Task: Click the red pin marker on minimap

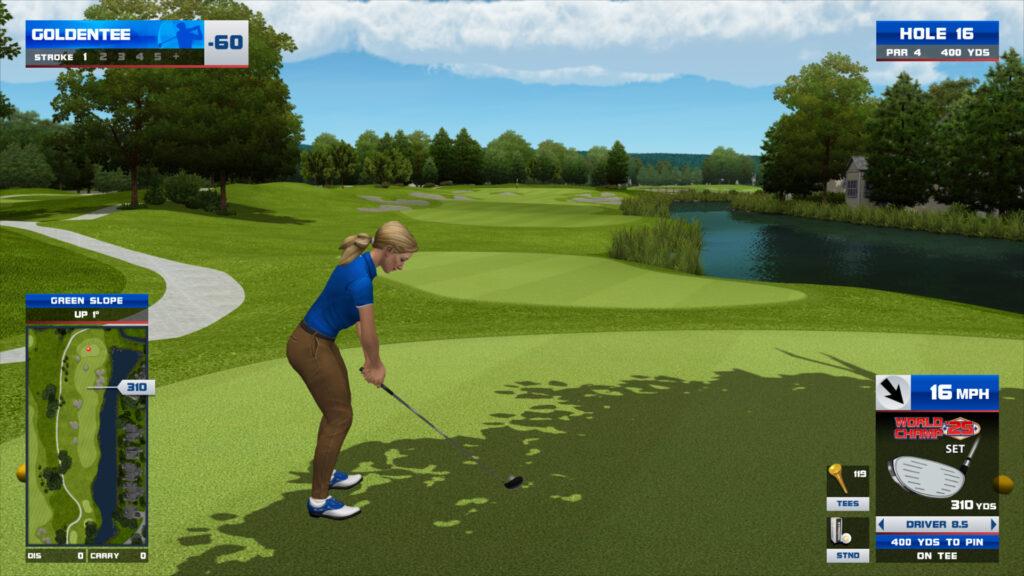Action: (x=88, y=349)
